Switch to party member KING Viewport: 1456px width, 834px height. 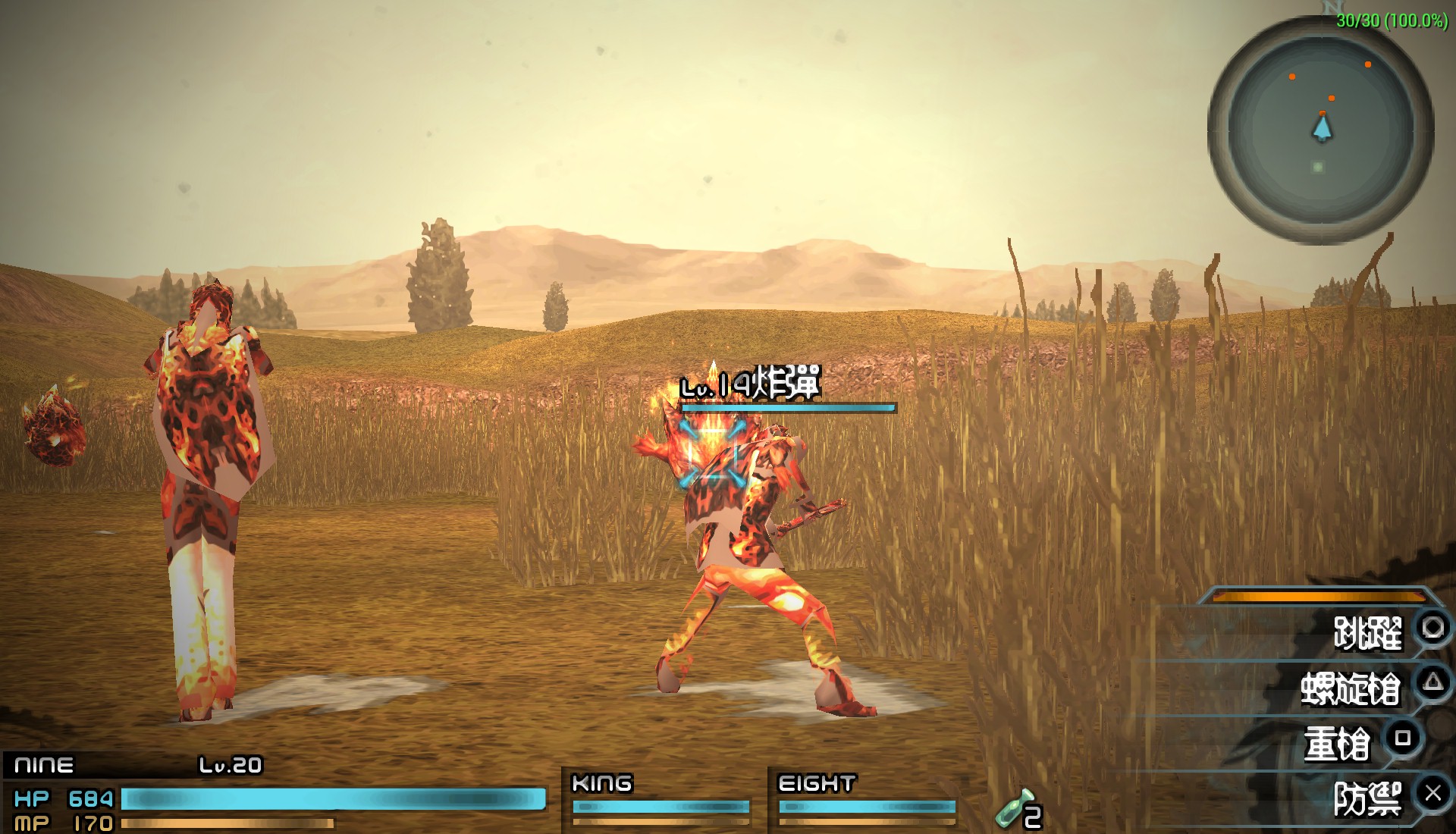(660, 798)
